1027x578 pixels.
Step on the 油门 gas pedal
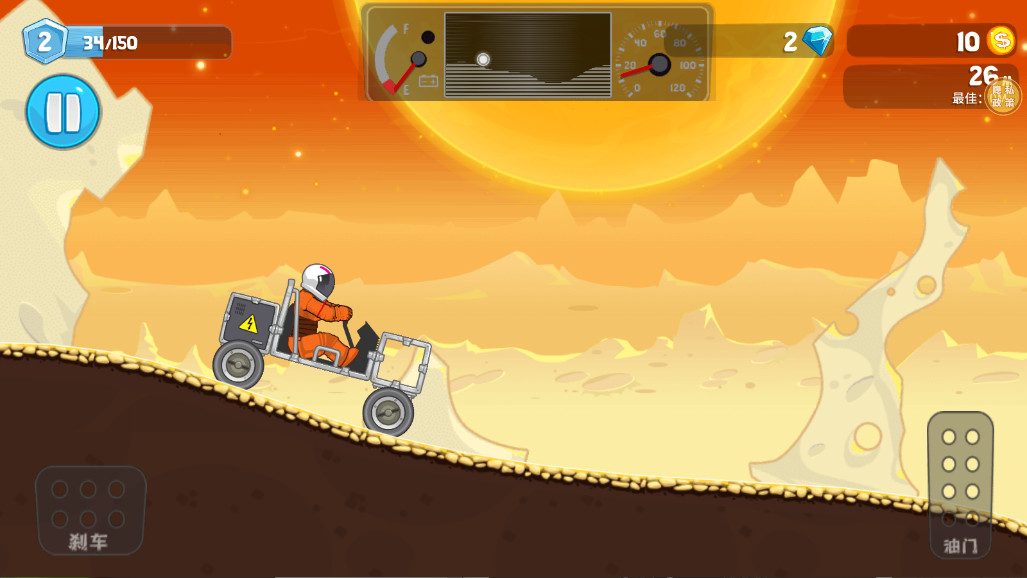click(x=960, y=482)
